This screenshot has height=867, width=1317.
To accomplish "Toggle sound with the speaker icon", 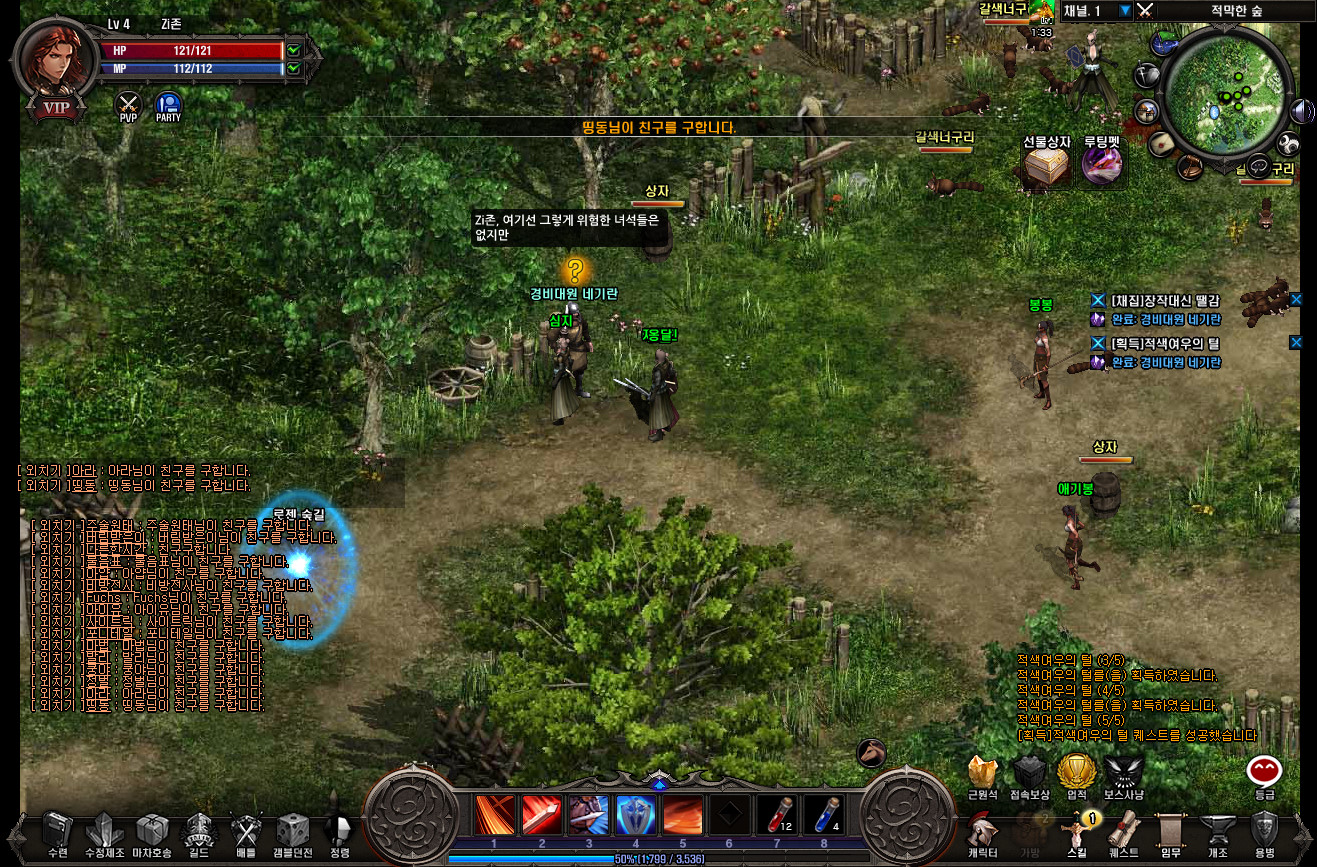I will (1302, 110).
